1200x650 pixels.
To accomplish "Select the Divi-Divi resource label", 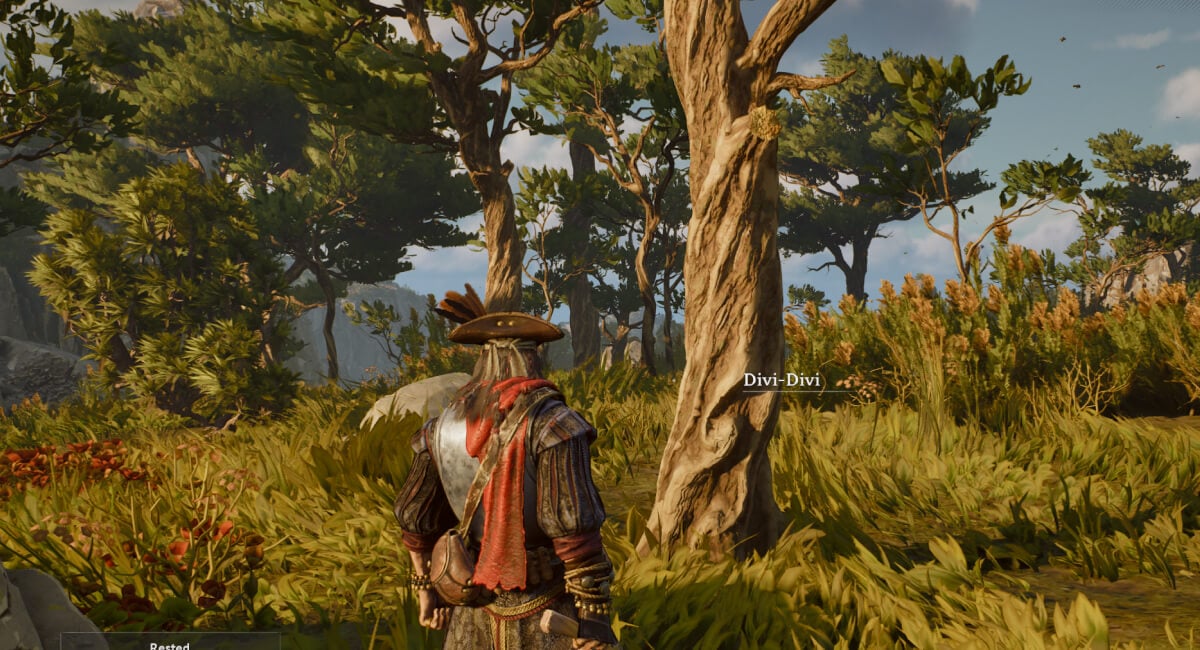I will coord(775,380).
